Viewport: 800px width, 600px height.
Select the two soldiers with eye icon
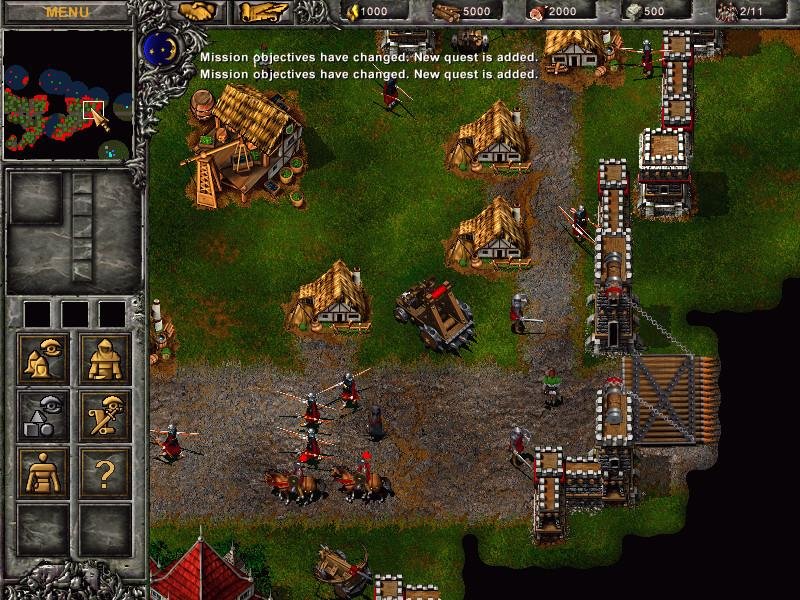pos(43,358)
